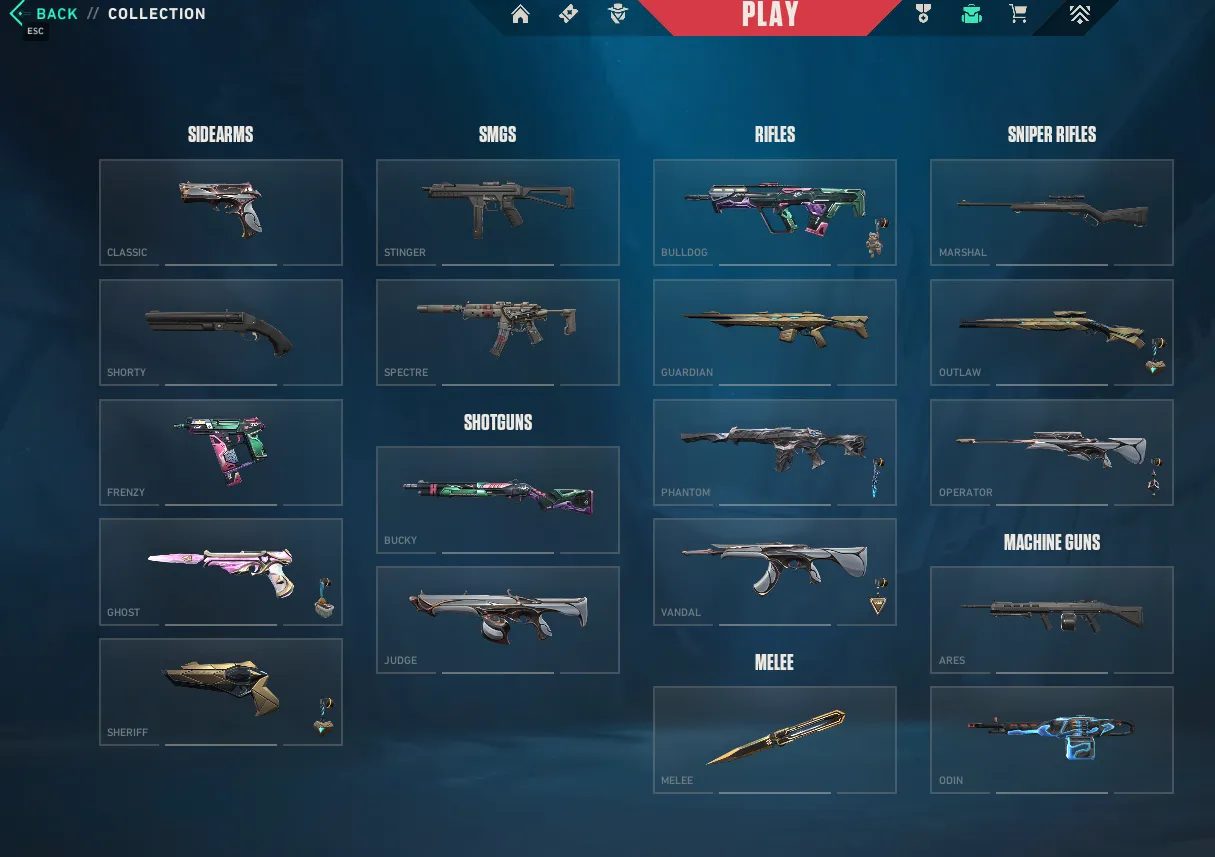Open the Melee knife tile
Screen dimensions: 1215x857
(775, 739)
